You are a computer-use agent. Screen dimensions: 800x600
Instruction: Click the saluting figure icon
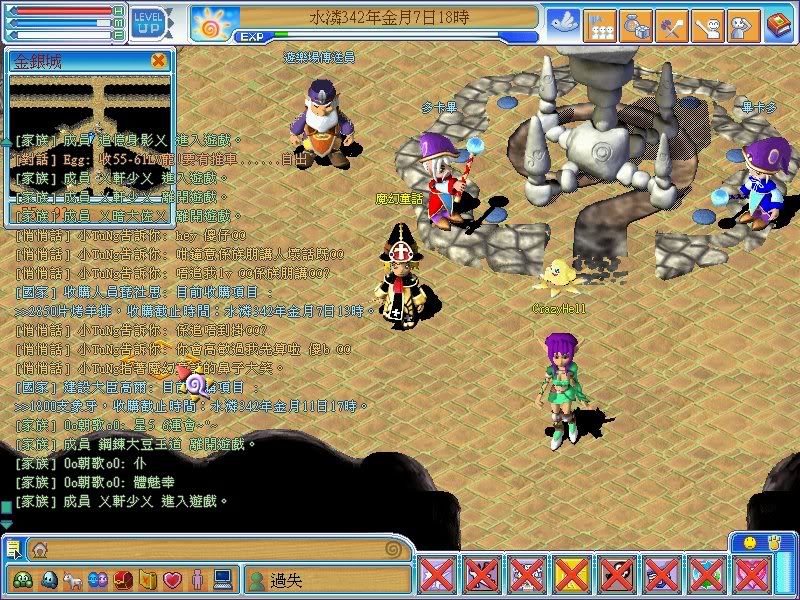(742, 22)
